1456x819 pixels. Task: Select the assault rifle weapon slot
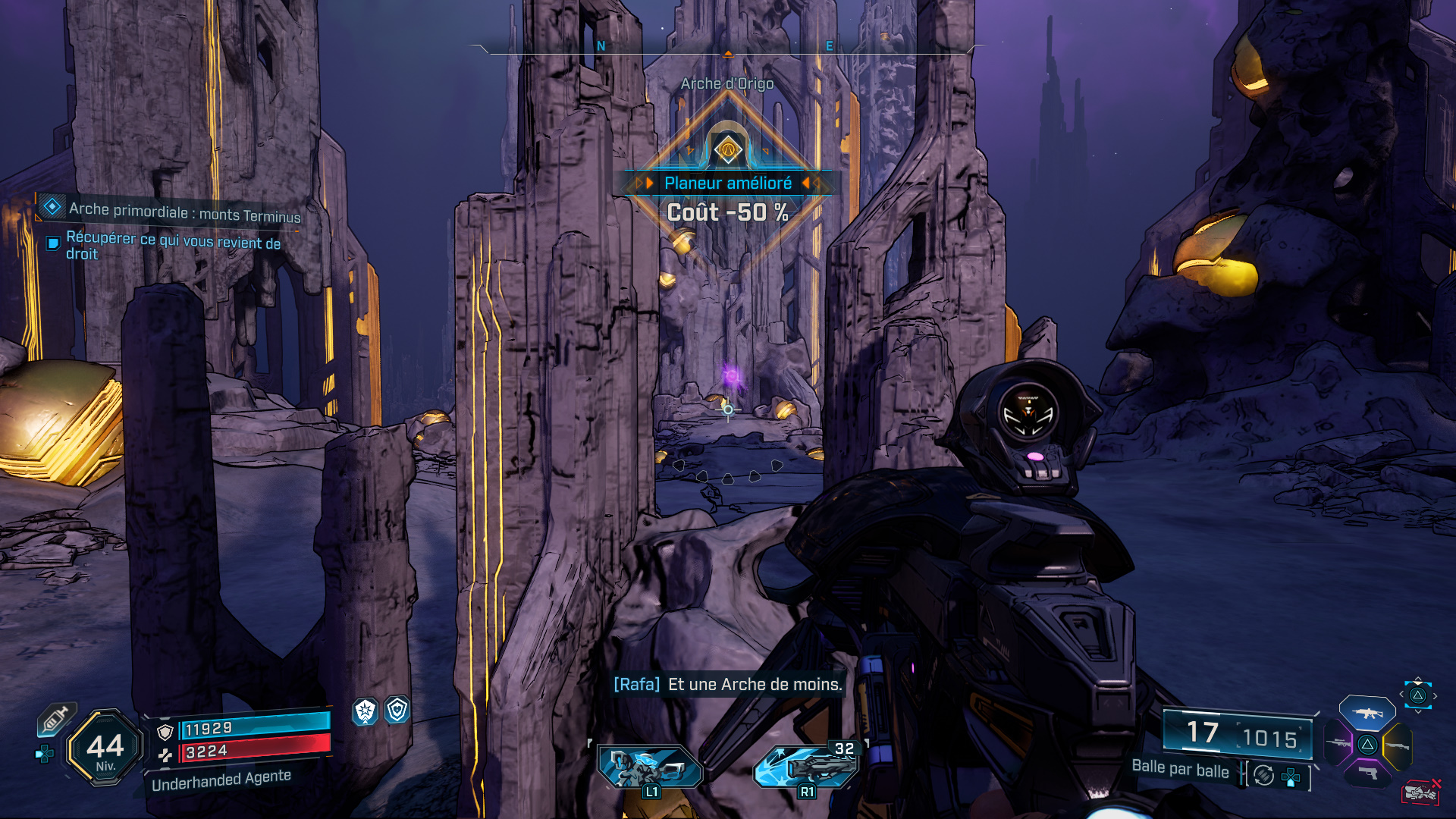tap(1367, 714)
